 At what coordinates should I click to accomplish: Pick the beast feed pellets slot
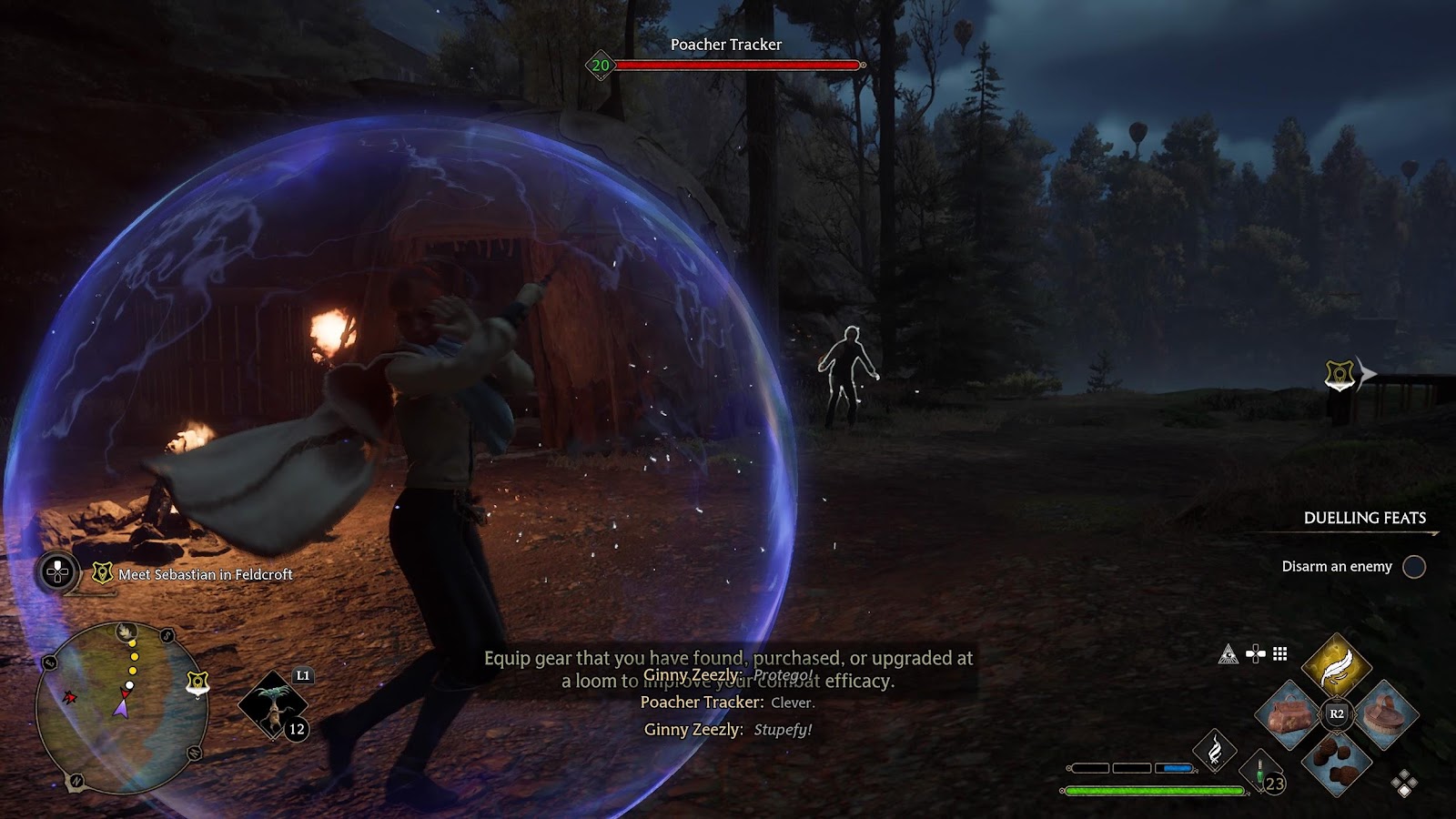point(1336,762)
